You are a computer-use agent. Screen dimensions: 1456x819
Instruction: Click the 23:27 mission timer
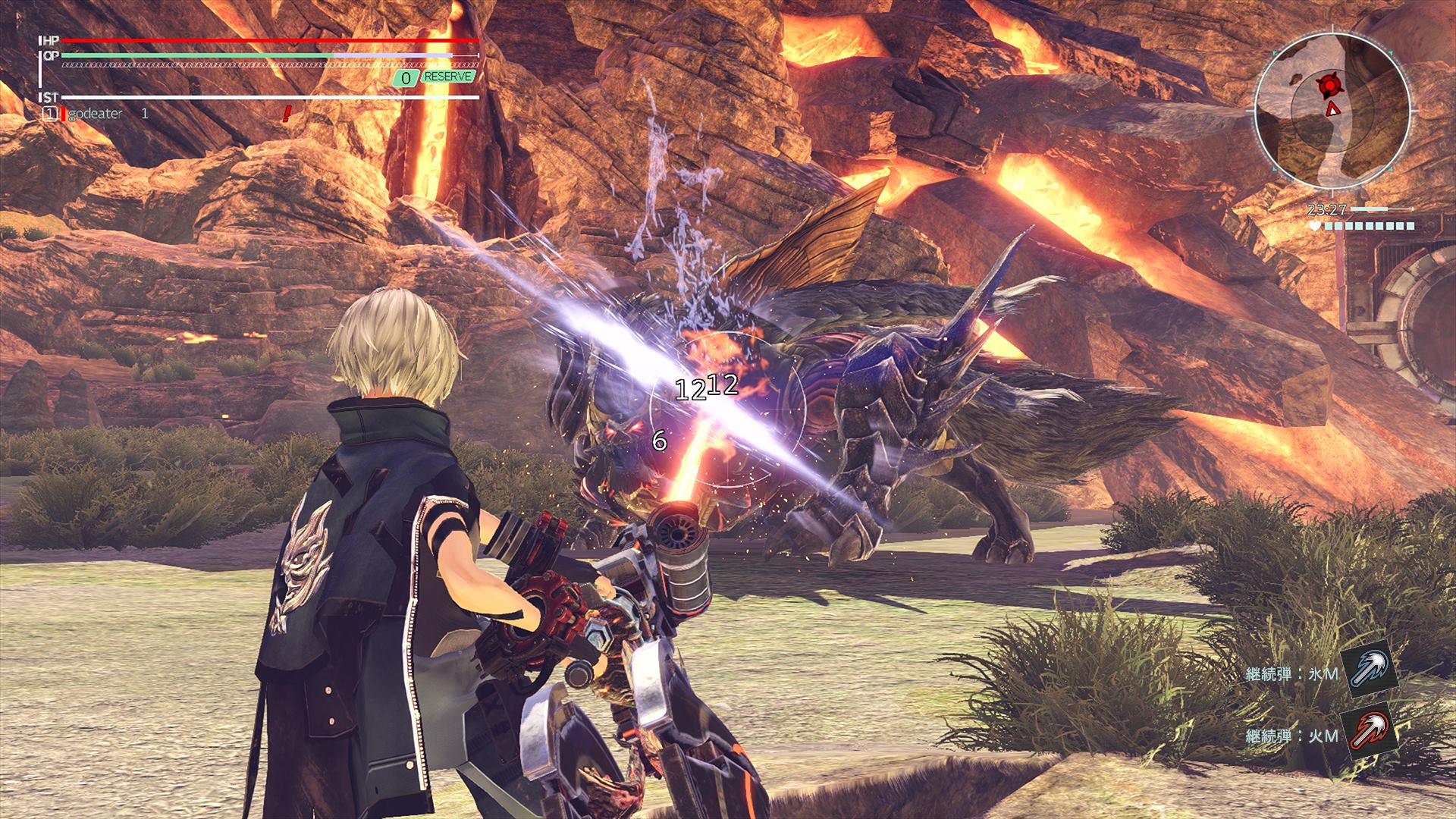pos(1327,209)
